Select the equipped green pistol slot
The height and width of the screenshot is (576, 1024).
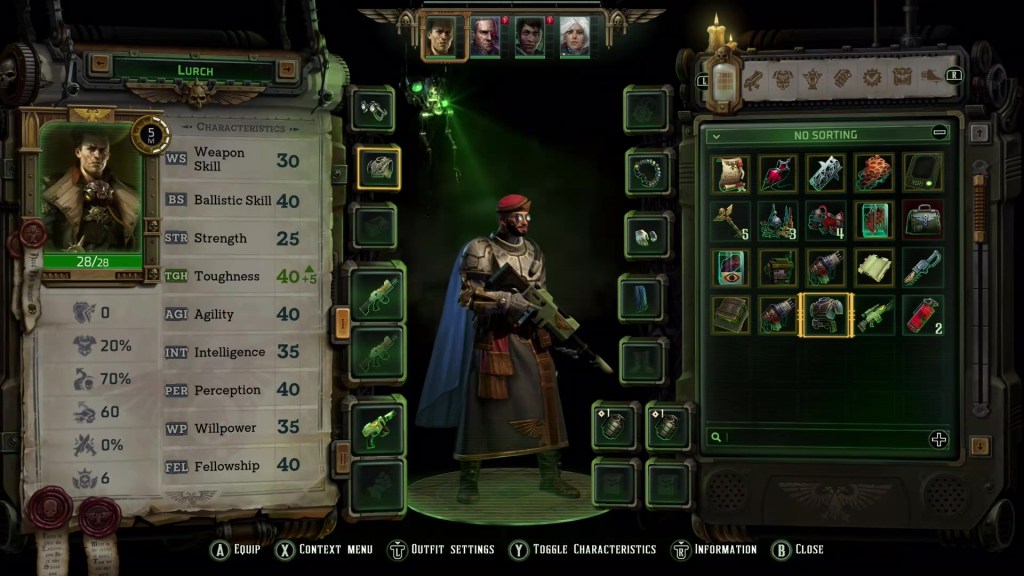(378, 427)
